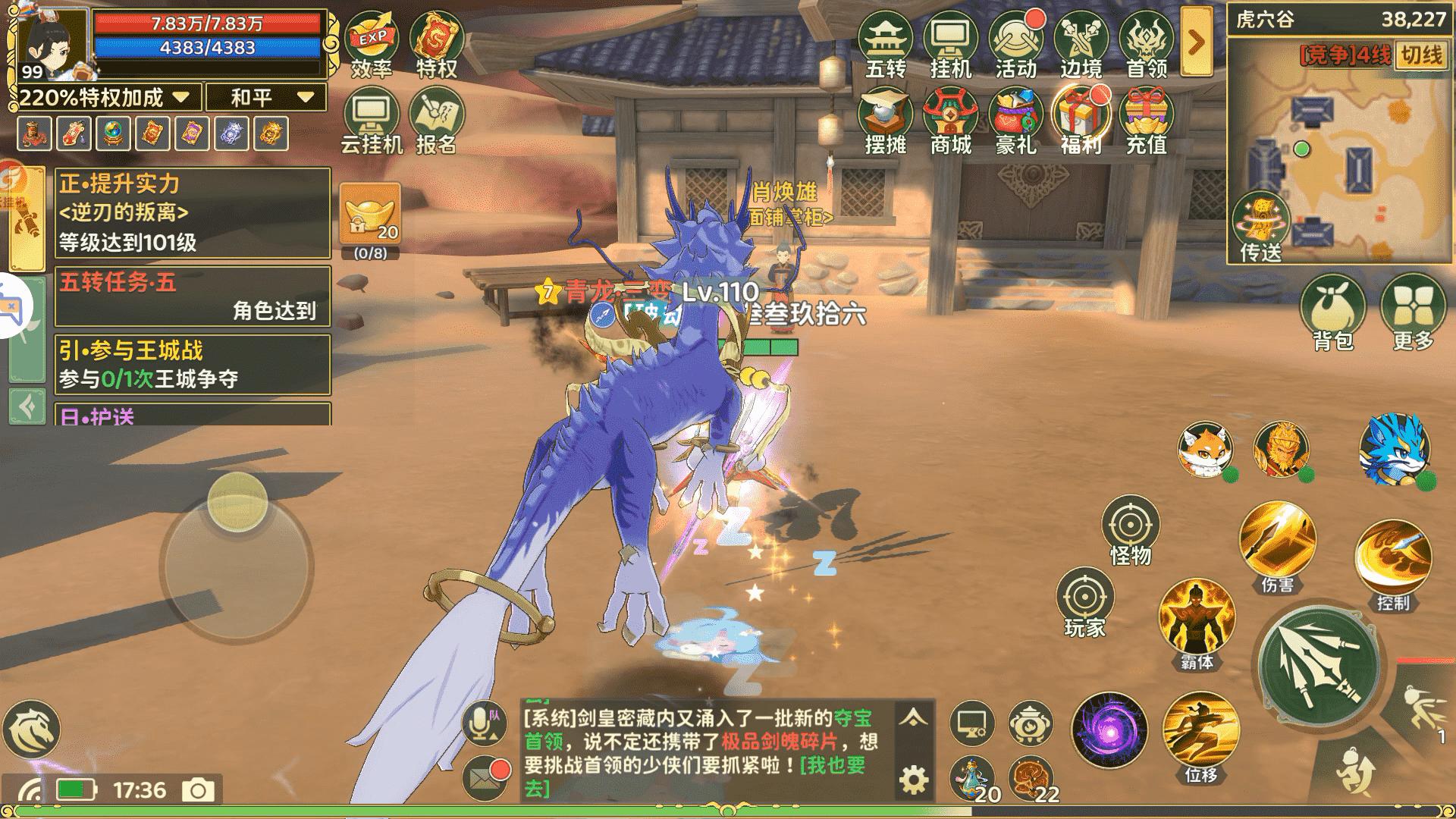Select the 参与王城战 quest entry
Viewport: 1456px width, 819px height.
pos(193,364)
